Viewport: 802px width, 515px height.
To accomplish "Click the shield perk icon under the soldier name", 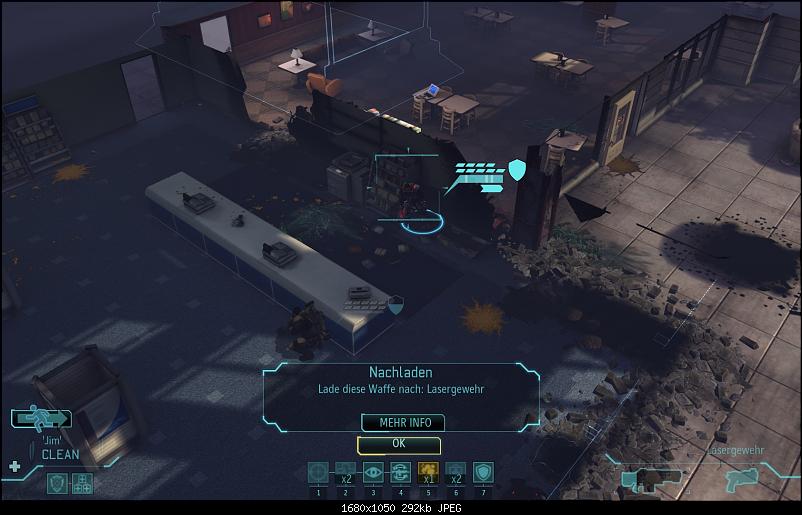I will tap(58, 483).
